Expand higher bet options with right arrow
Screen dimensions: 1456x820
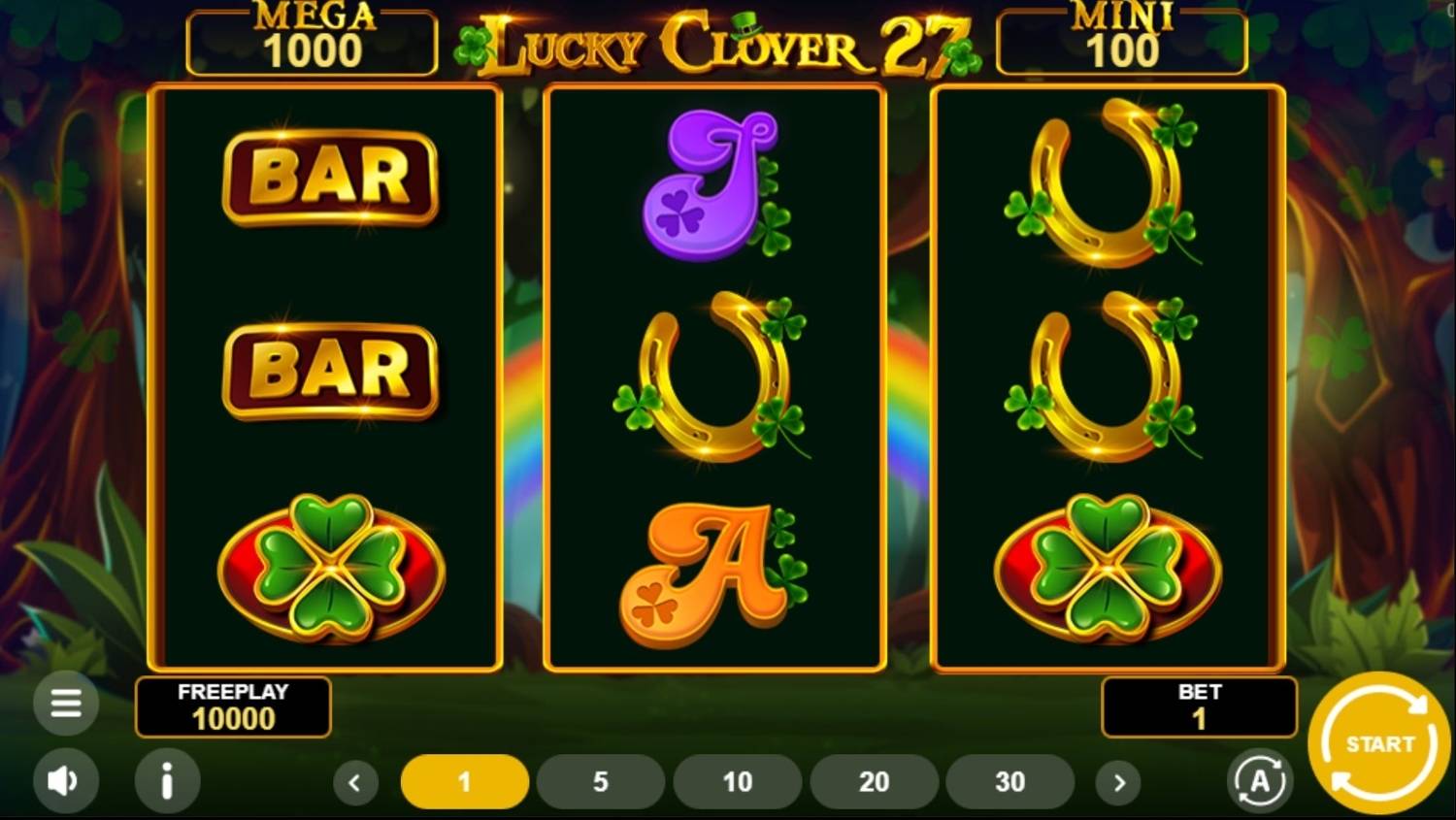coord(1120,781)
